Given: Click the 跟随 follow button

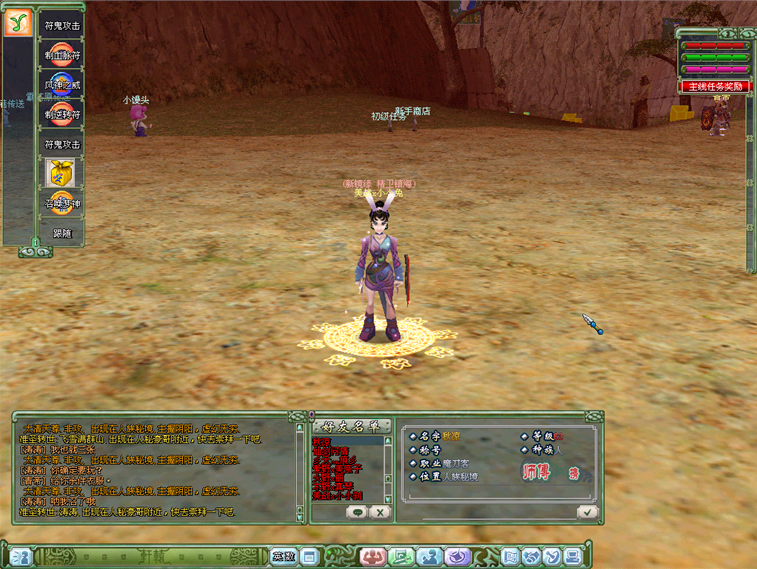Looking at the screenshot, I should [x=62, y=233].
